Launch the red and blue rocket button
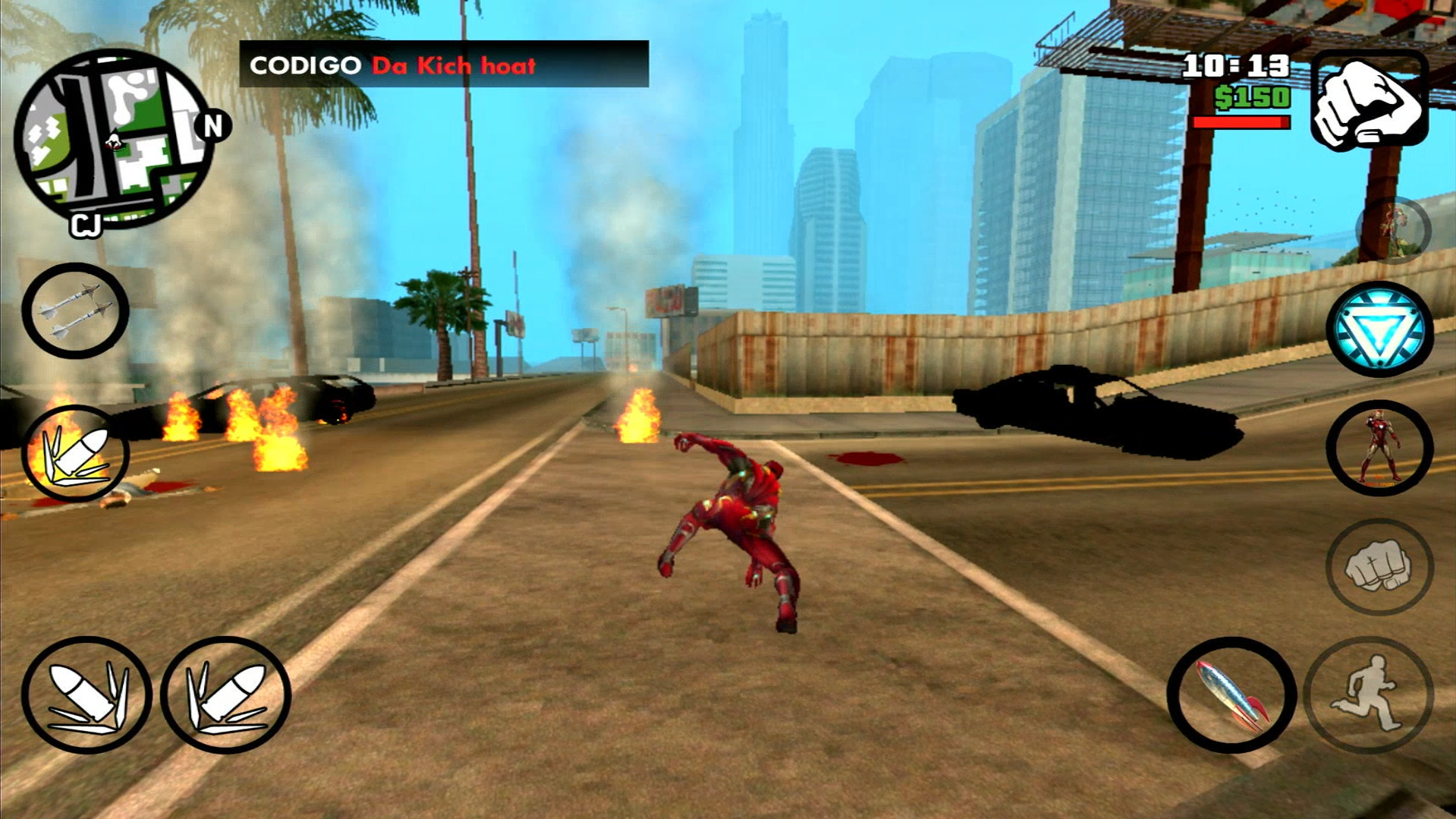 click(1231, 695)
